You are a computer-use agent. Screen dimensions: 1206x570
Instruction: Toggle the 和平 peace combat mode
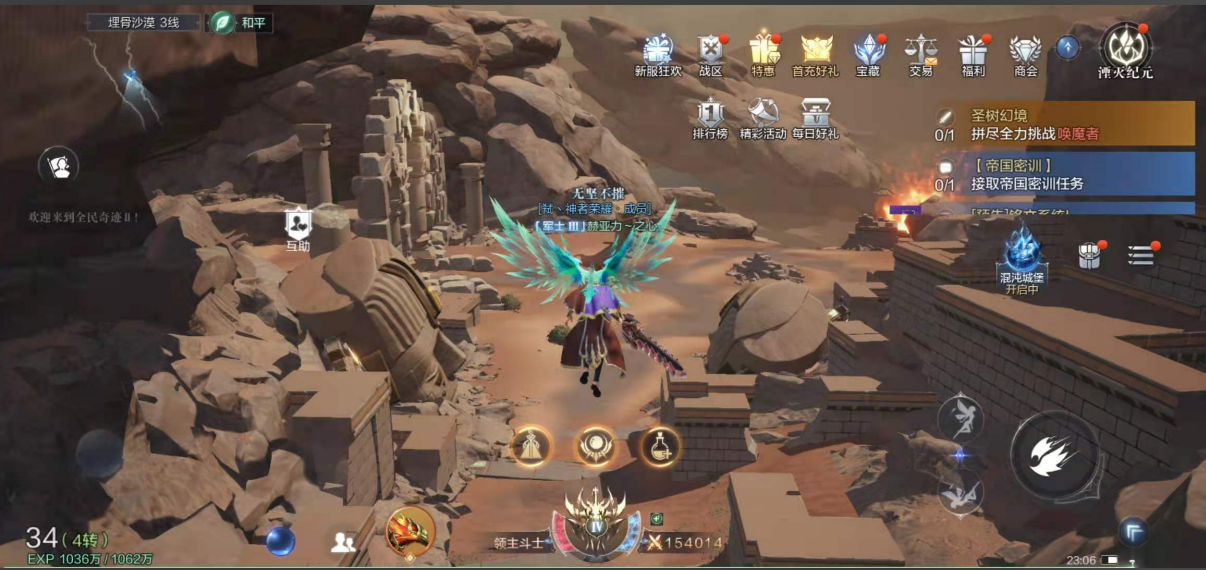click(x=240, y=23)
